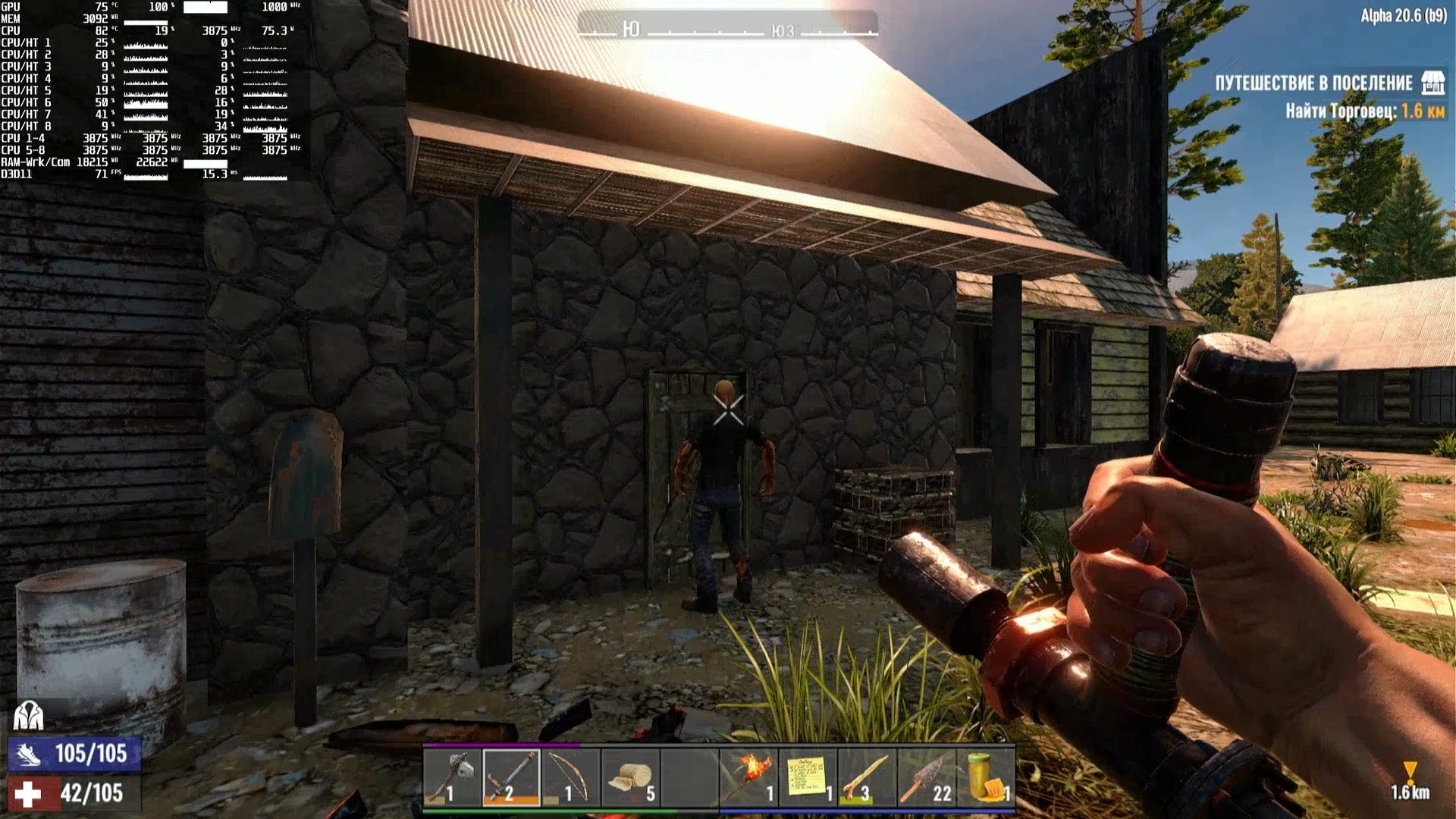Select the bandage stack slot

pos(629,777)
